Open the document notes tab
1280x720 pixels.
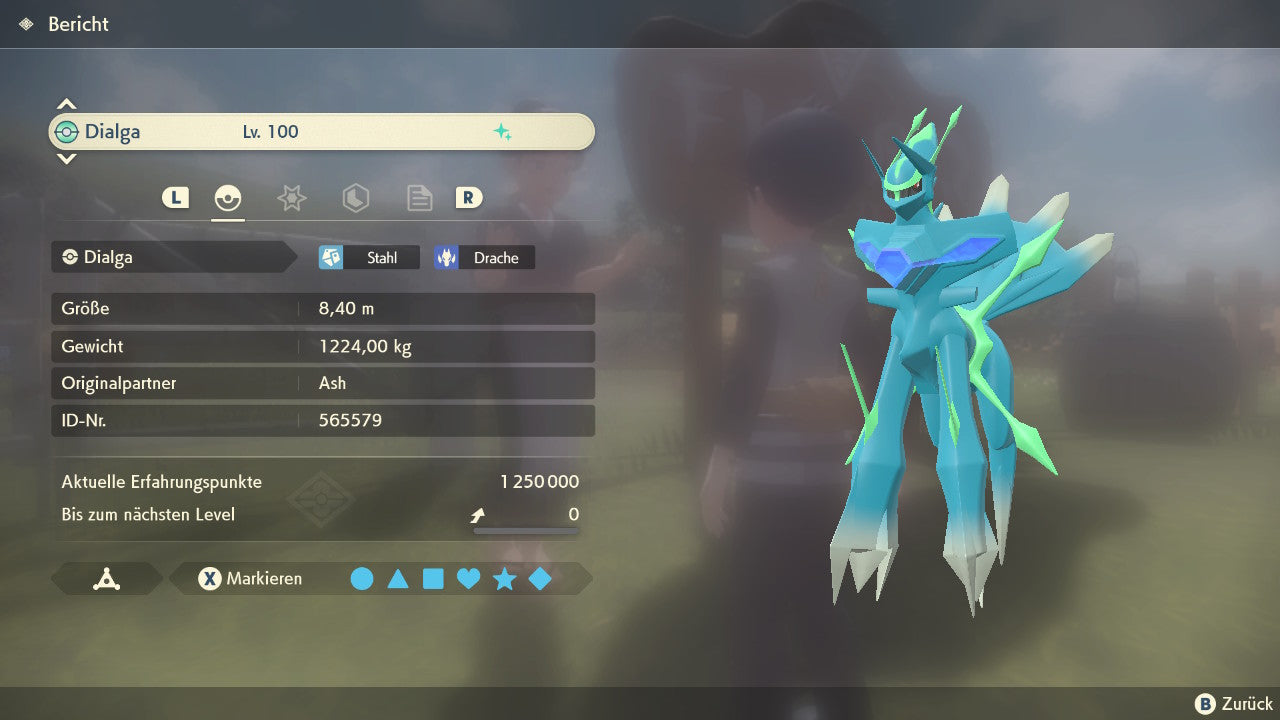coord(419,198)
